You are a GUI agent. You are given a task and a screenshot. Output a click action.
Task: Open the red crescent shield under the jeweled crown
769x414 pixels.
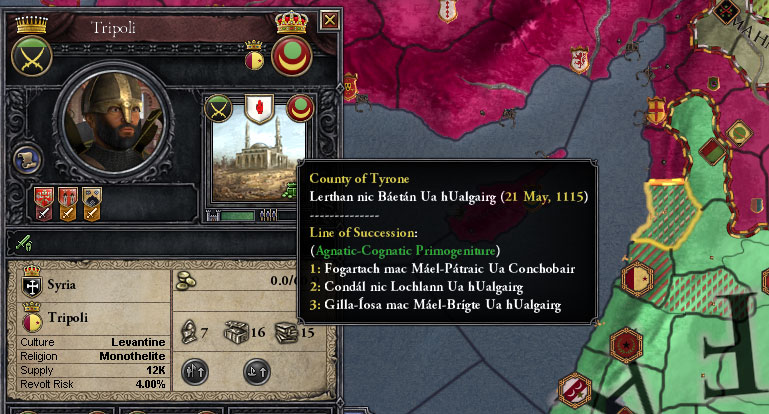click(x=291, y=56)
